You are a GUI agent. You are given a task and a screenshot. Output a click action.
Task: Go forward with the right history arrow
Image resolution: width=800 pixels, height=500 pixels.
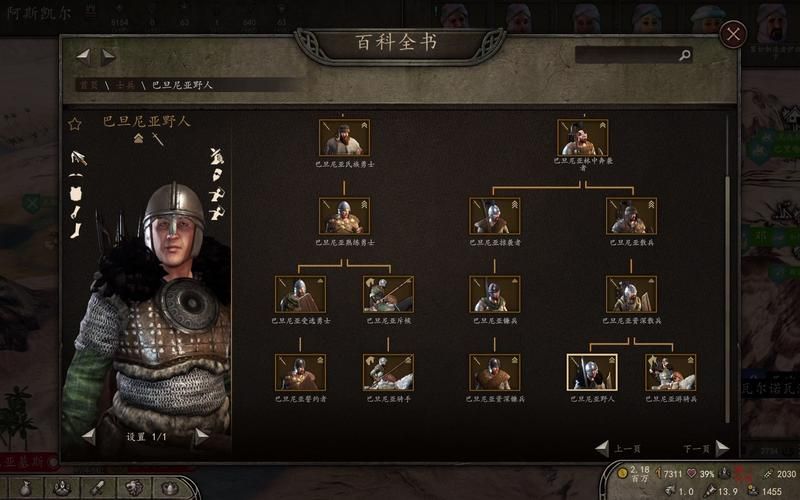(x=108, y=56)
